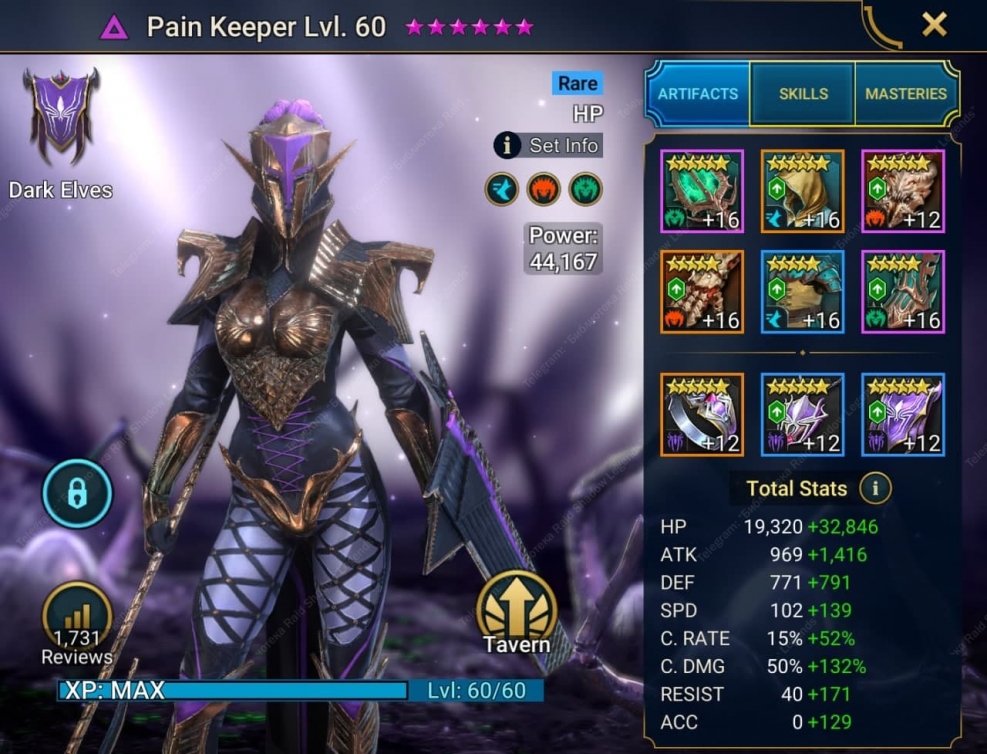
Task: Inspect the purple amulet accessory
Action: pyautogui.click(x=802, y=414)
